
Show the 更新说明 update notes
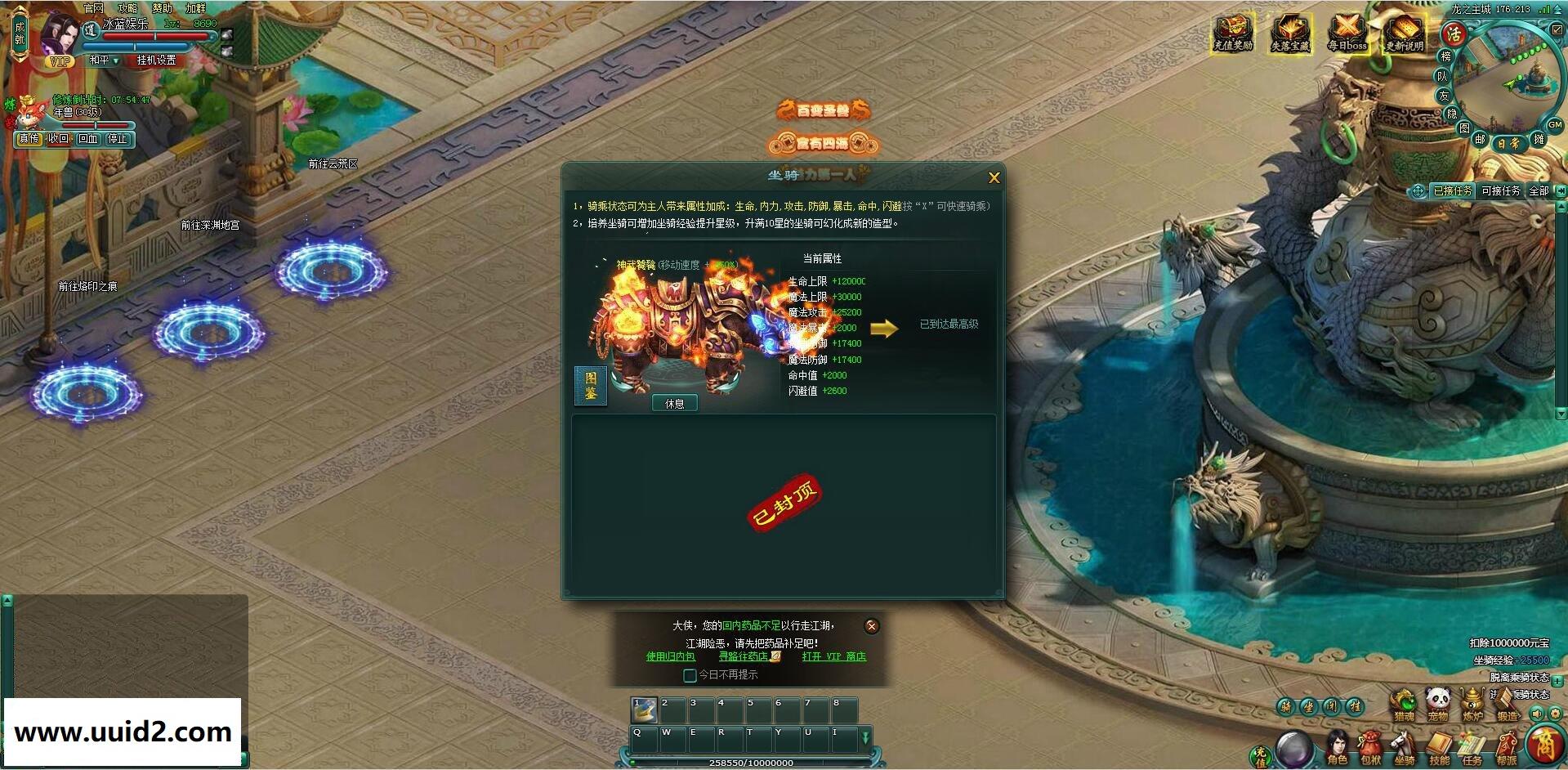point(1404,34)
